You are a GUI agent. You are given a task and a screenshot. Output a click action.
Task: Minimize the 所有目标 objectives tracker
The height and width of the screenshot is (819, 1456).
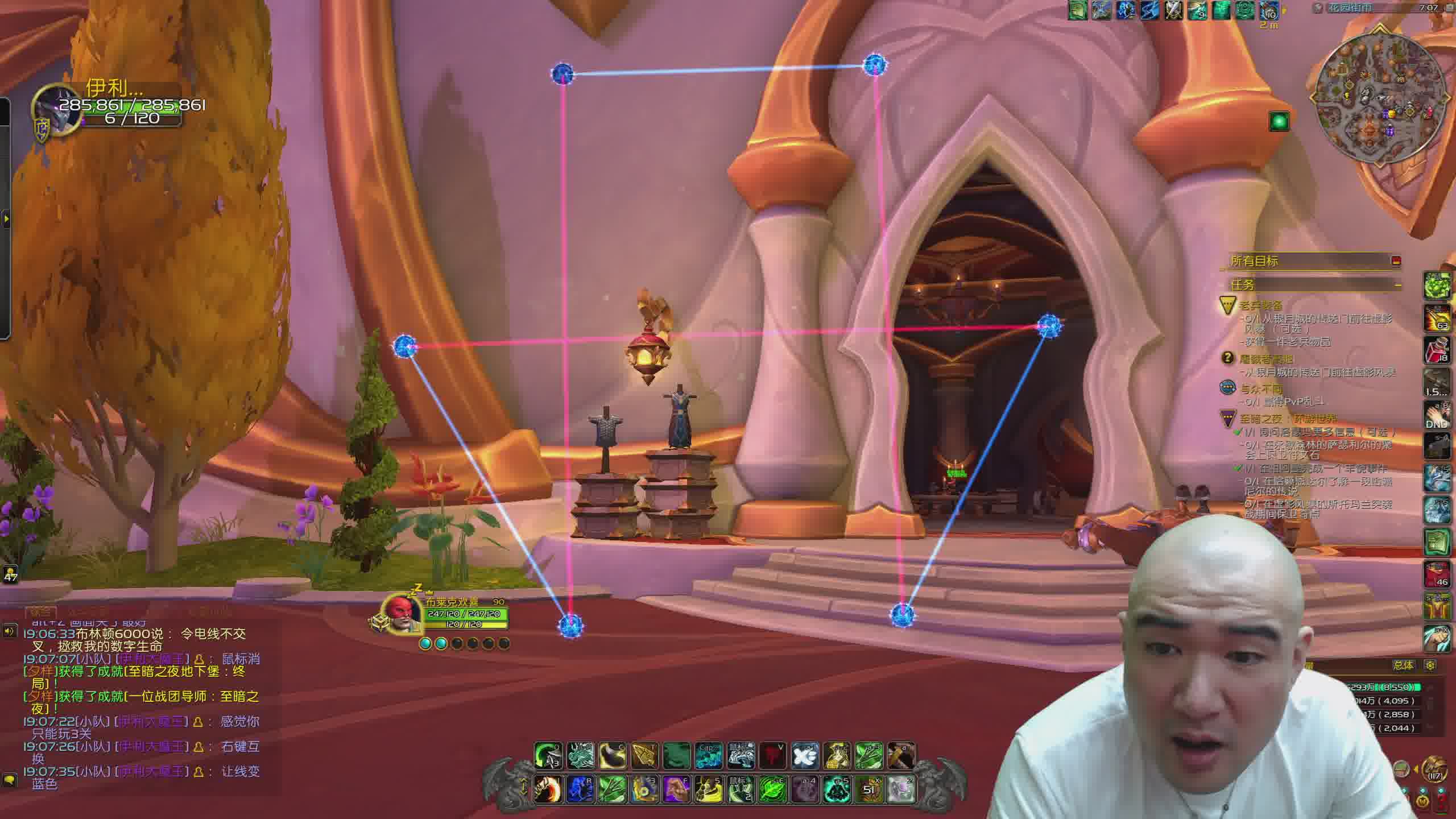(1396, 261)
